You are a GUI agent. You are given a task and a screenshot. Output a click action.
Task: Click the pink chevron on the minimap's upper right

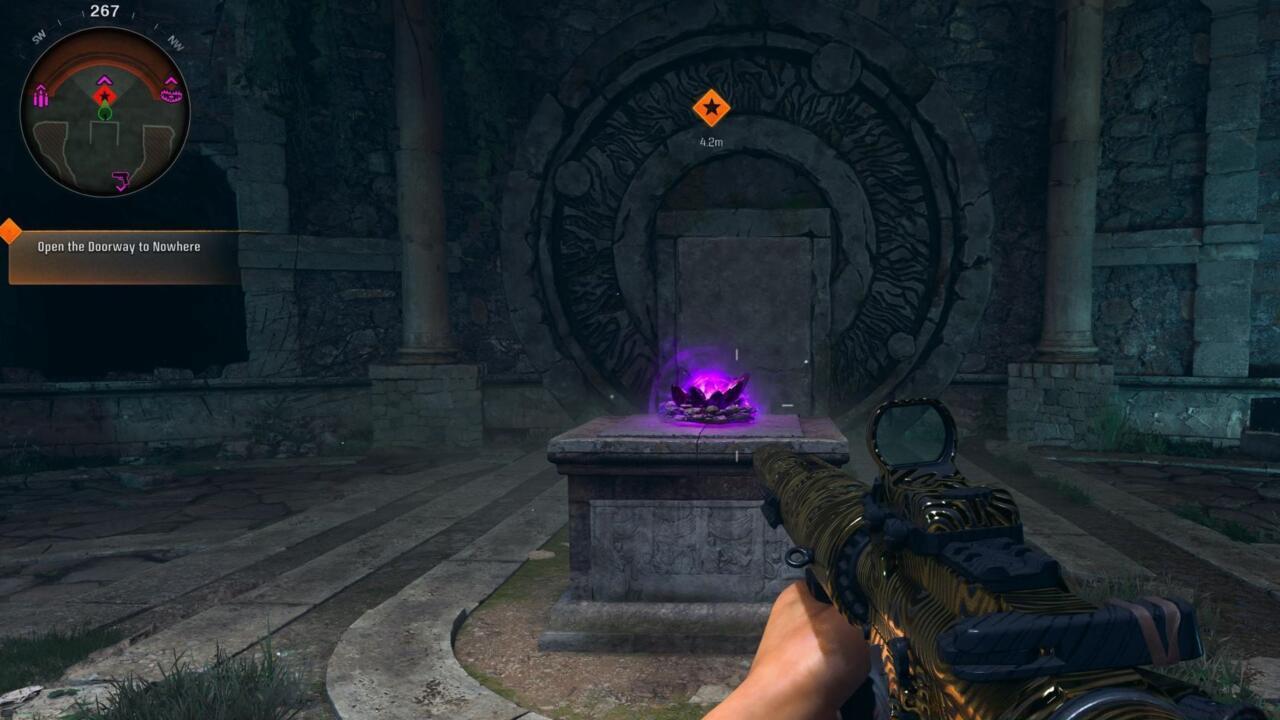[x=170, y=79]
